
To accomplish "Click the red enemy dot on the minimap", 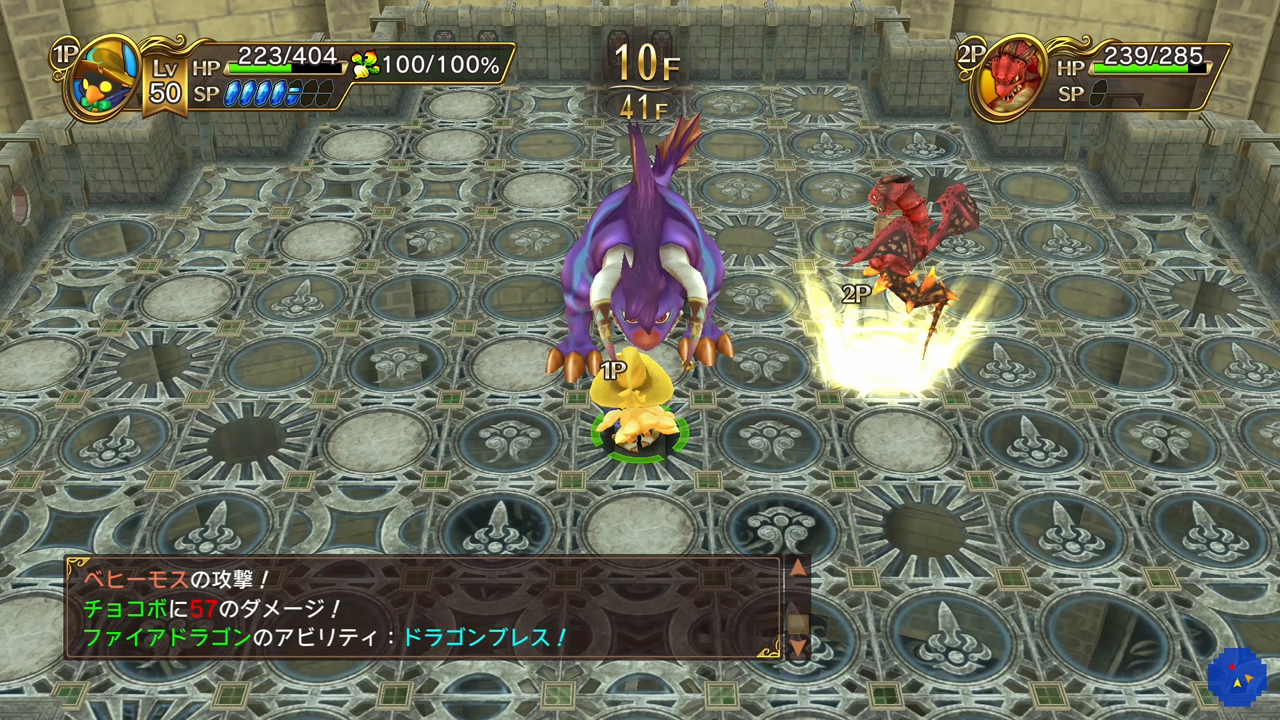I will click(1232, 667).
